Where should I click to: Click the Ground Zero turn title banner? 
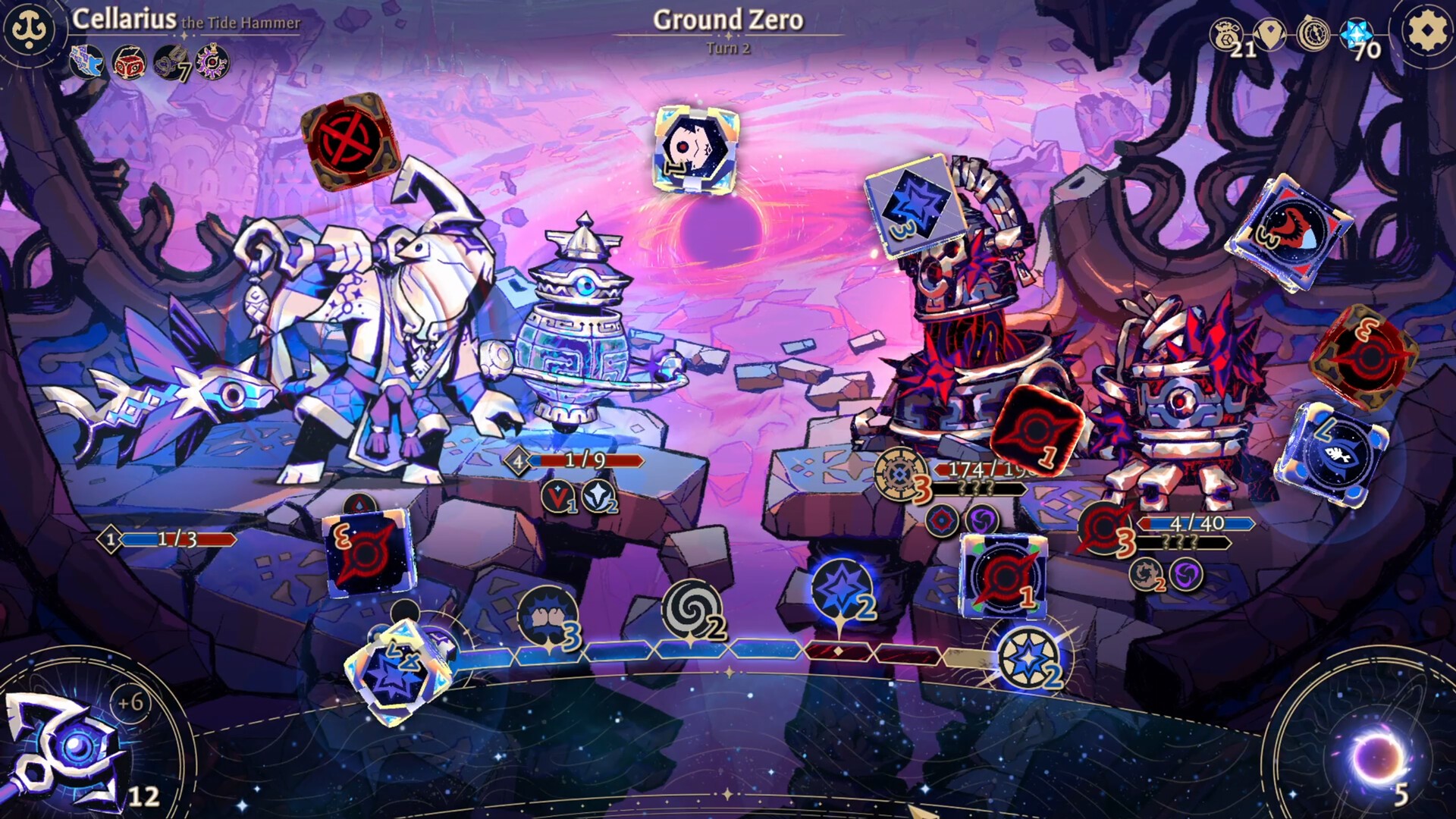(x=727, y=23)
